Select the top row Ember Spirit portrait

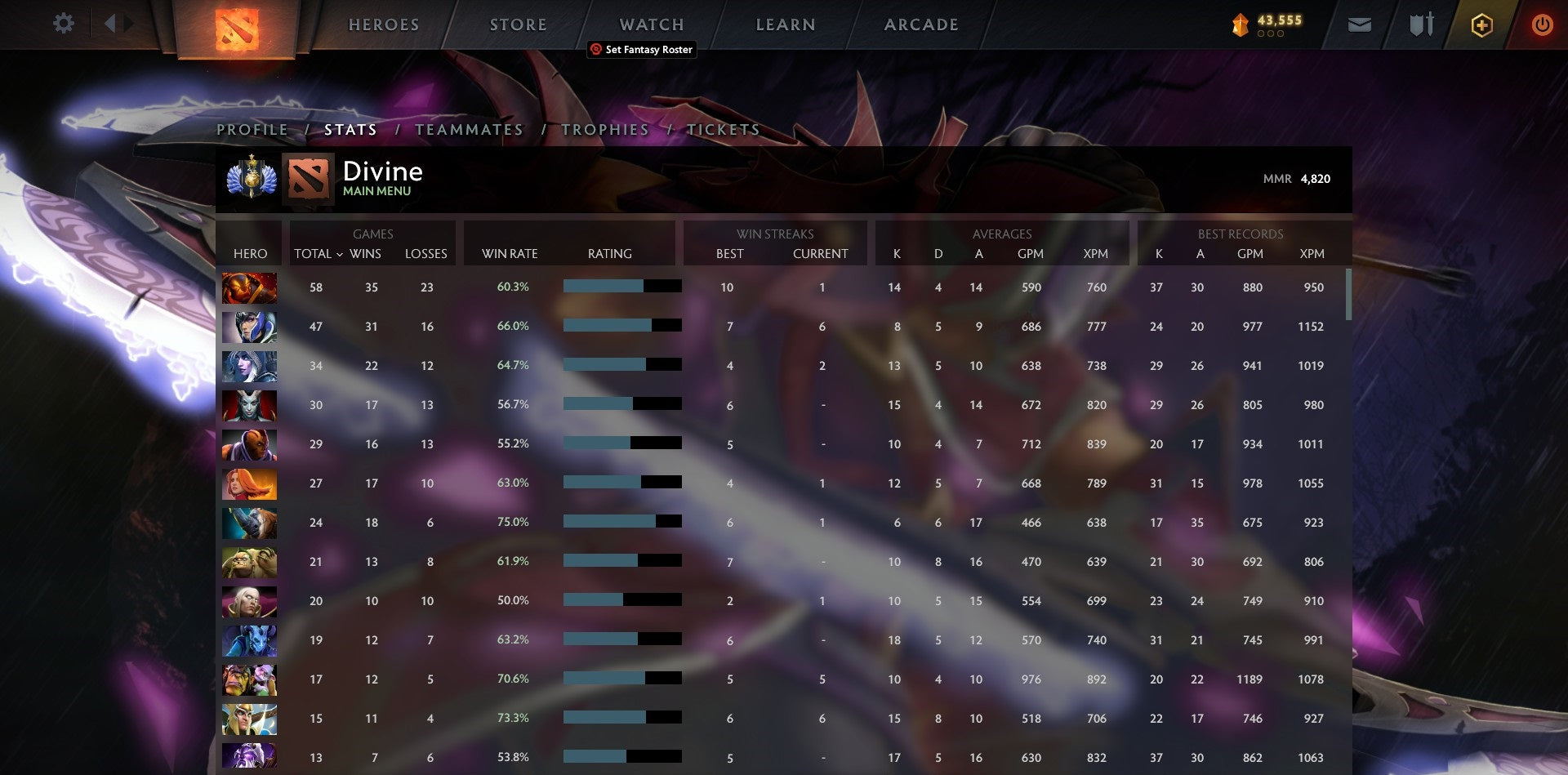[249, 287]
